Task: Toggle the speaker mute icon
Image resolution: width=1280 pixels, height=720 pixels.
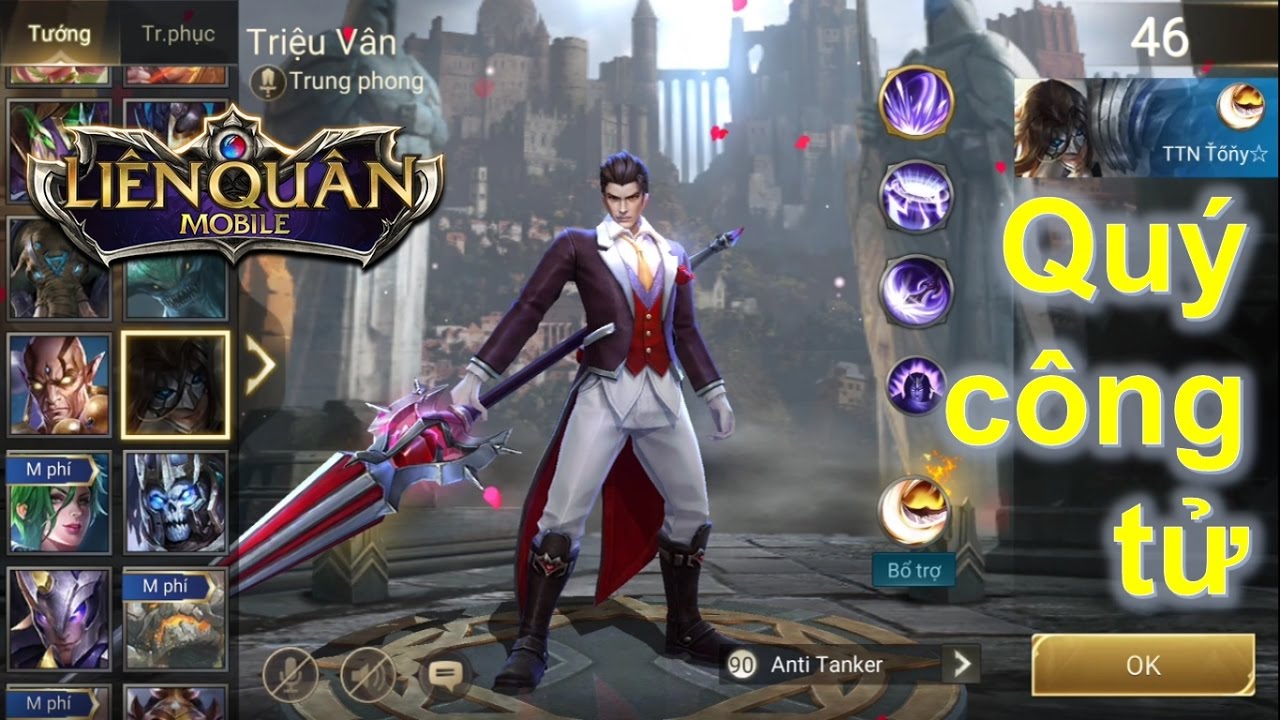Action: tap(367, 675)
